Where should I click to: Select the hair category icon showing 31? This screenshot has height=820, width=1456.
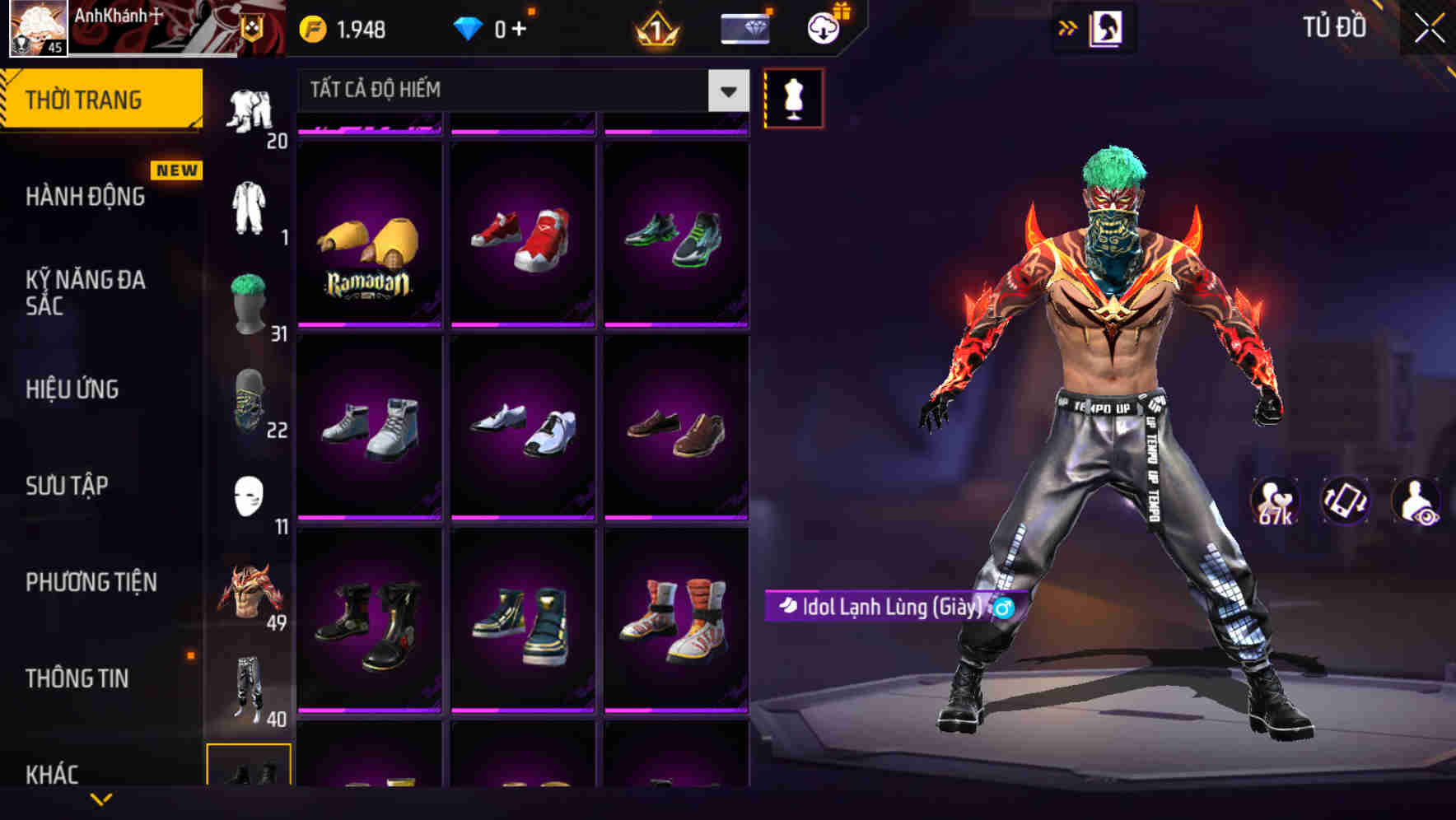click(250, 305)
